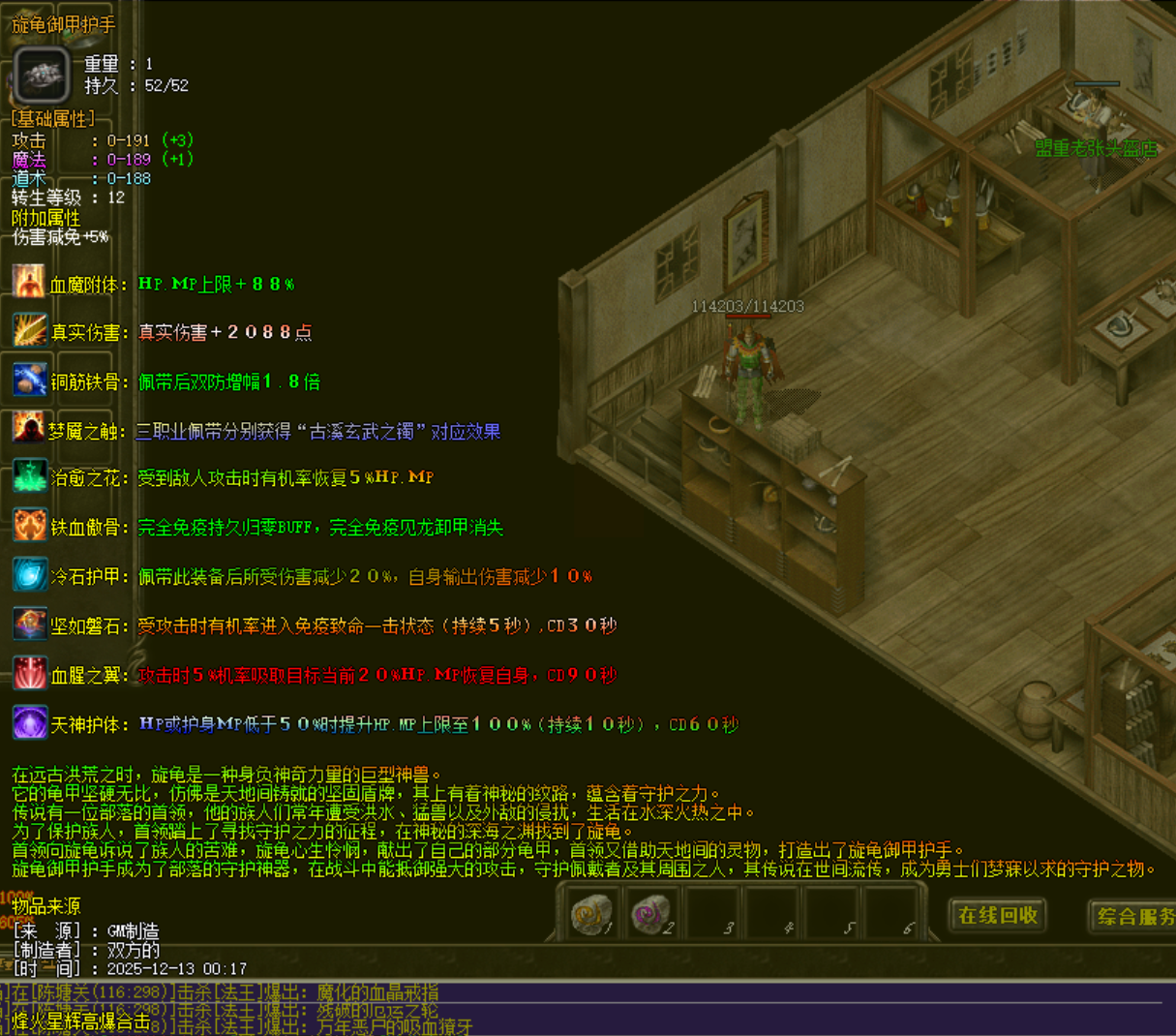
Task: Open the 在线回收 online recycle button
Action: 998,915
